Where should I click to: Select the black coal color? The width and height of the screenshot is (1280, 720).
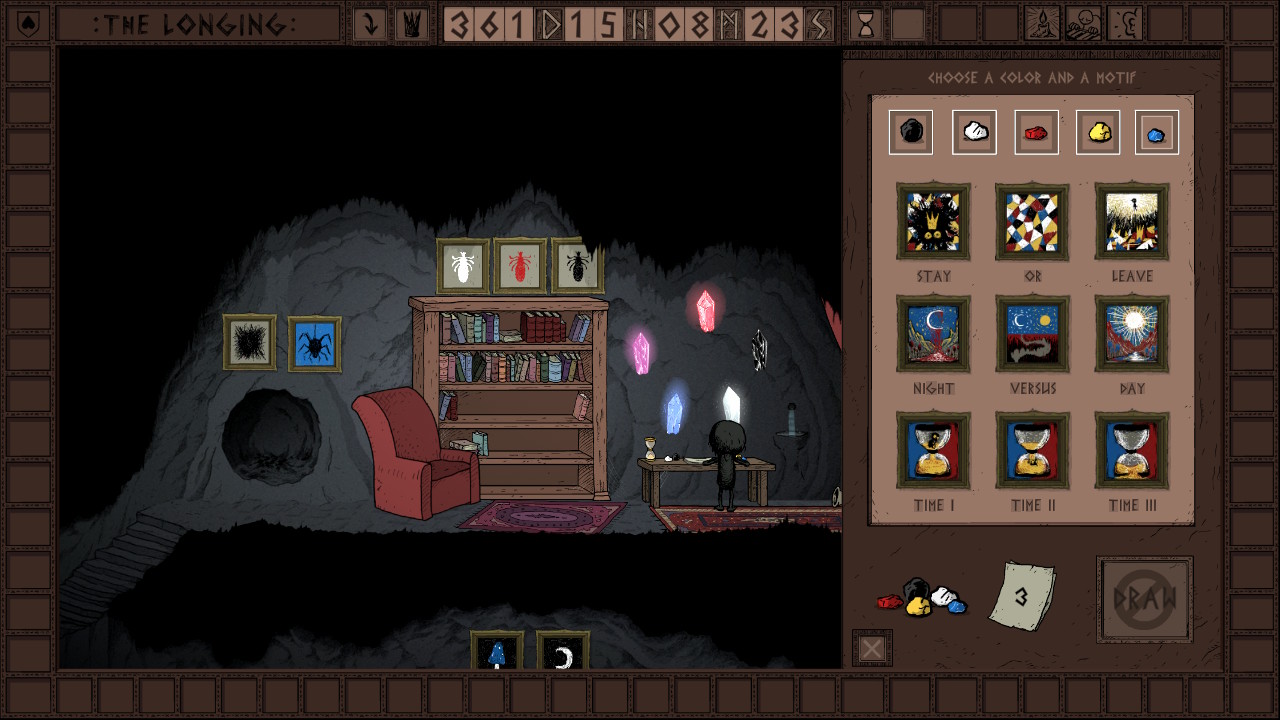tap(911, 132)
